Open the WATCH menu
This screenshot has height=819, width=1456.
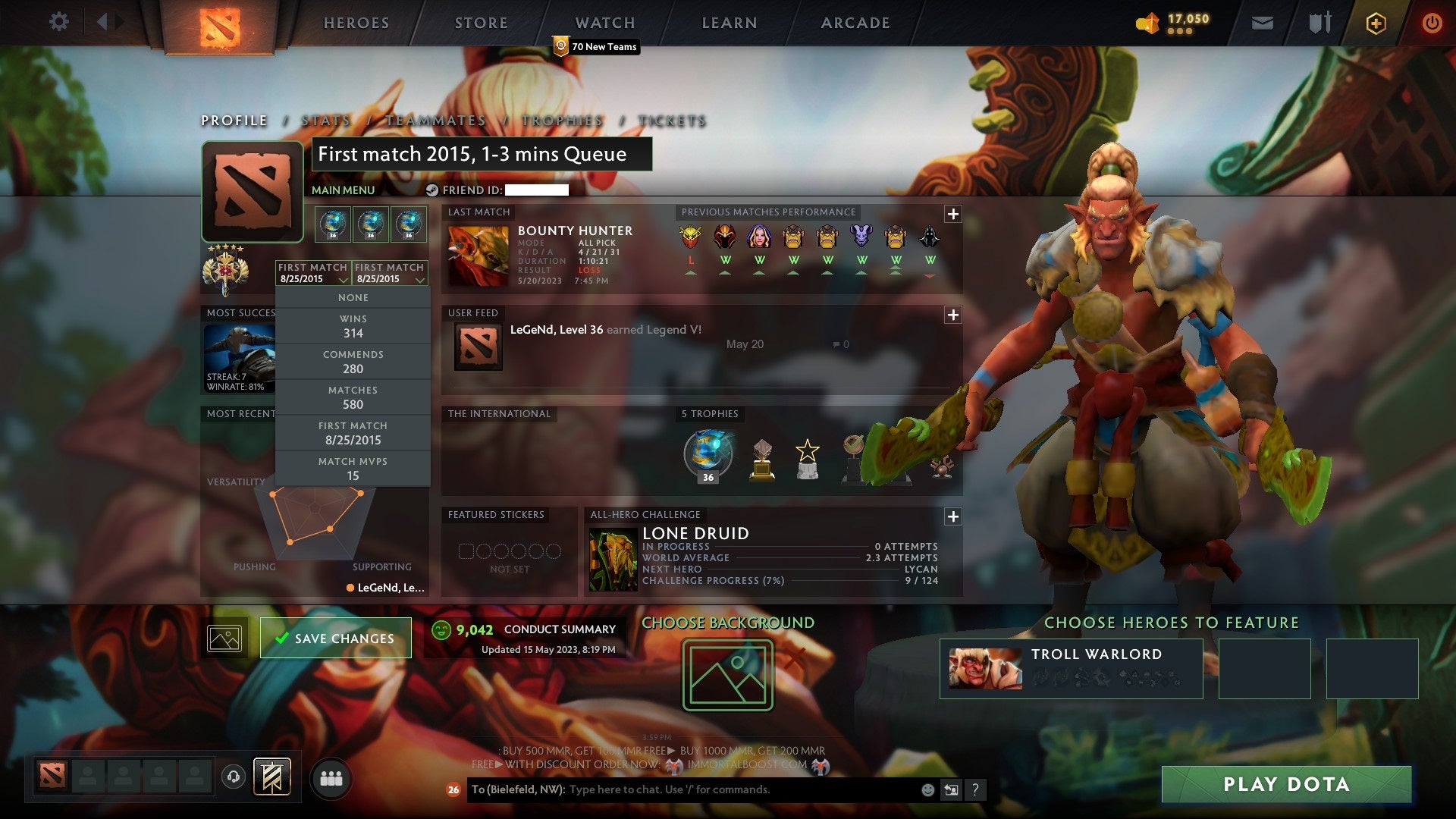point(604,22)
